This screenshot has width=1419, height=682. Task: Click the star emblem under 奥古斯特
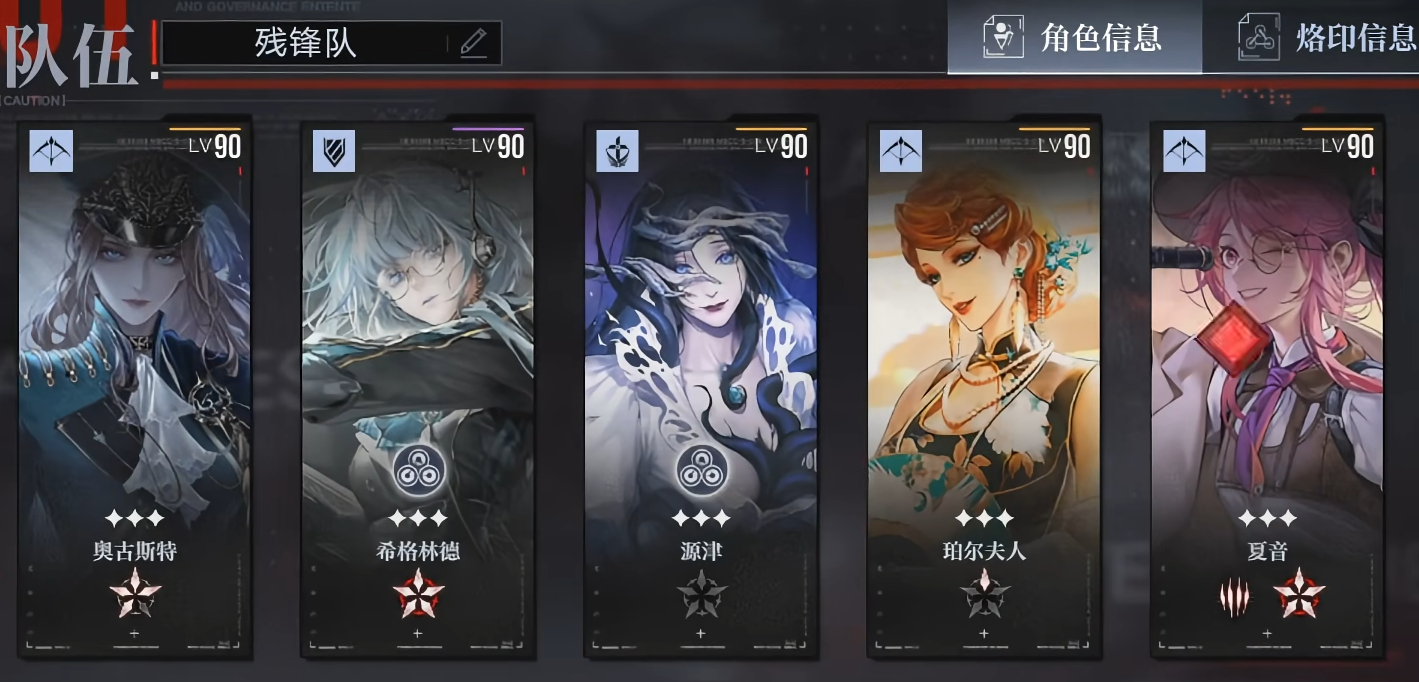[135, 595]
